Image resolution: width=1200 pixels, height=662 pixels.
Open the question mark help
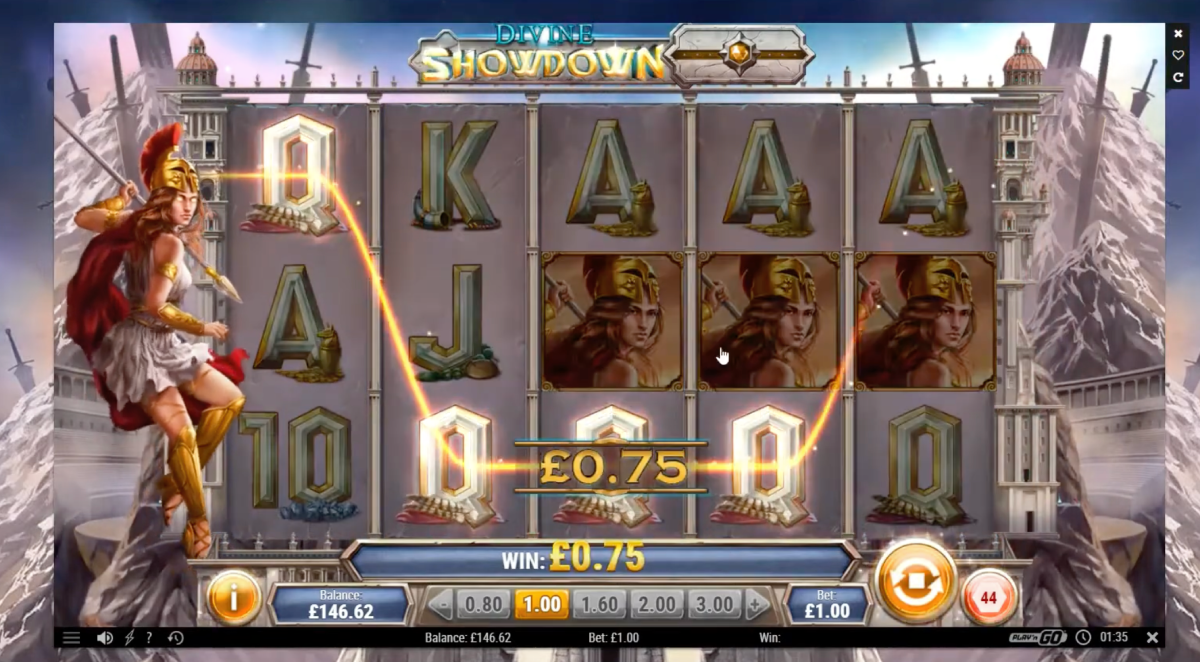pyautogui.click(x=149, y=638)
